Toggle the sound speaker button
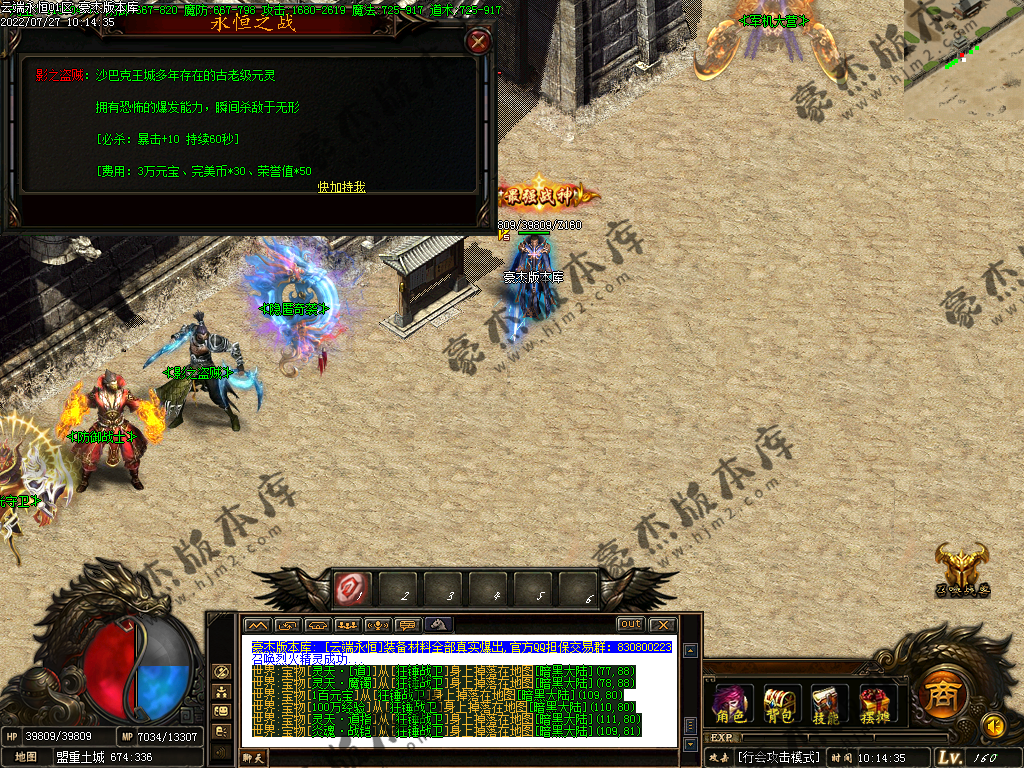Screen dimensions: 1024x768 (x=993, y=724)
